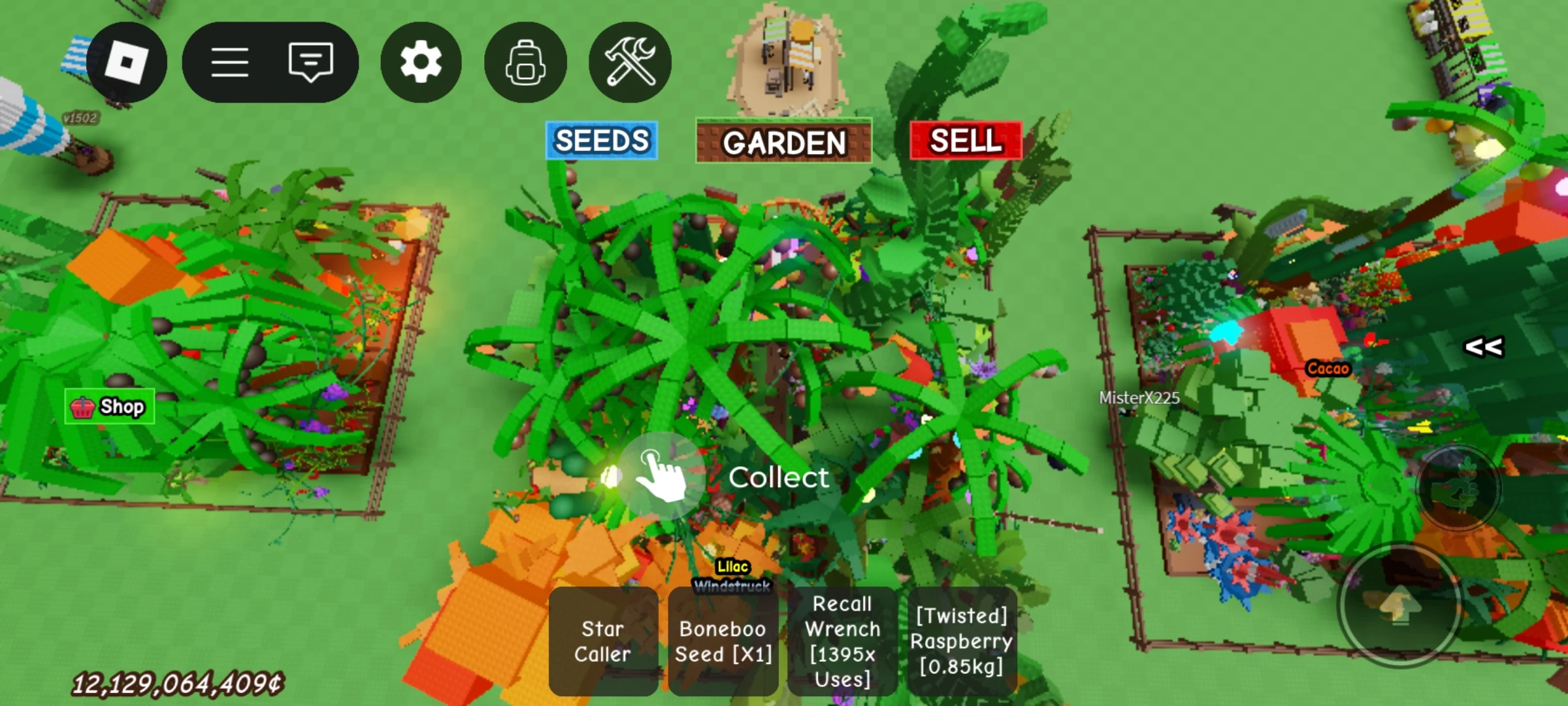This screenshot has height=706, width=1568.
Task: Select the hammer and wrench tools icon
Action: tap(629, 60)
